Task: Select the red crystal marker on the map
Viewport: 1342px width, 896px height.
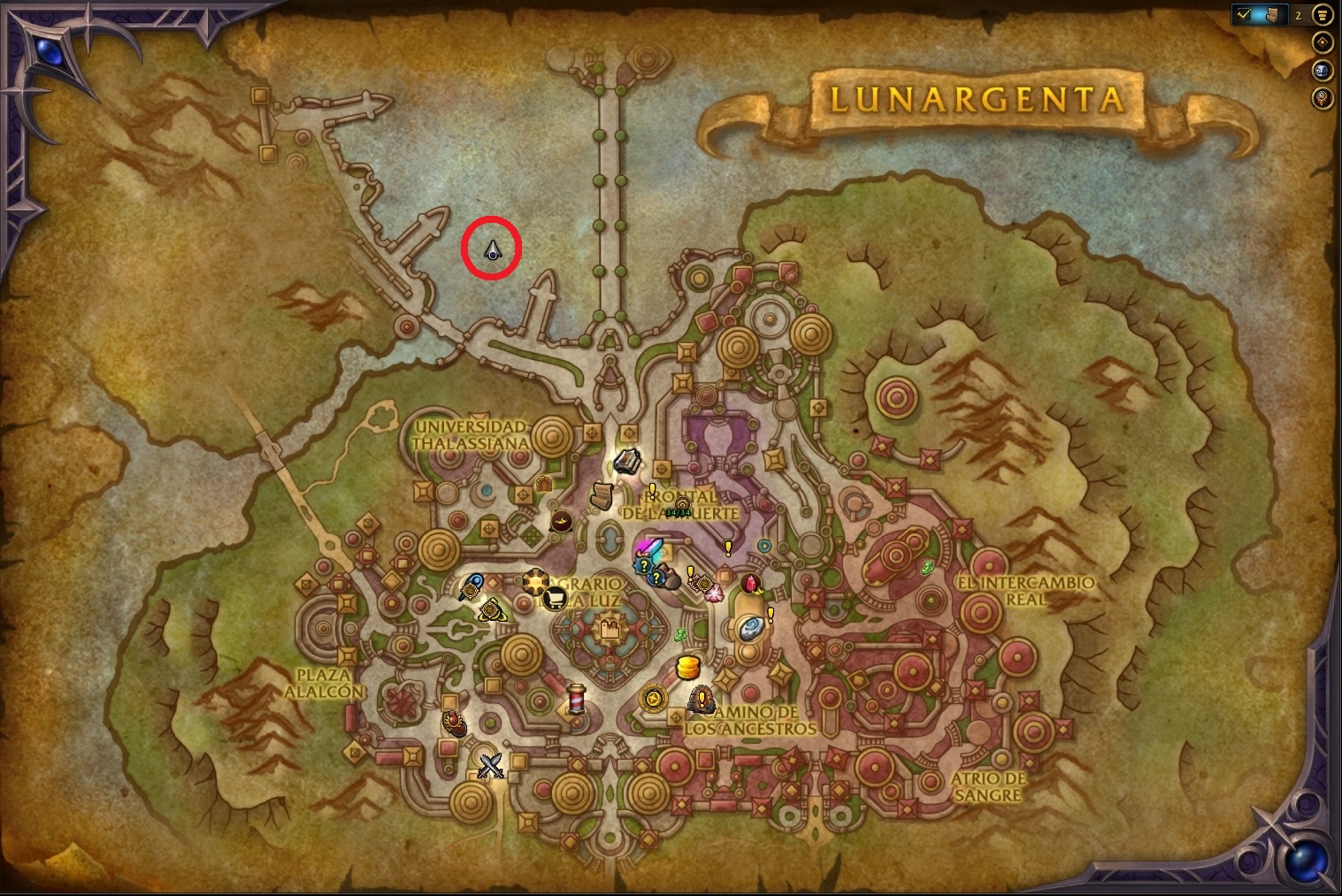Action: (x=751, y=584)
